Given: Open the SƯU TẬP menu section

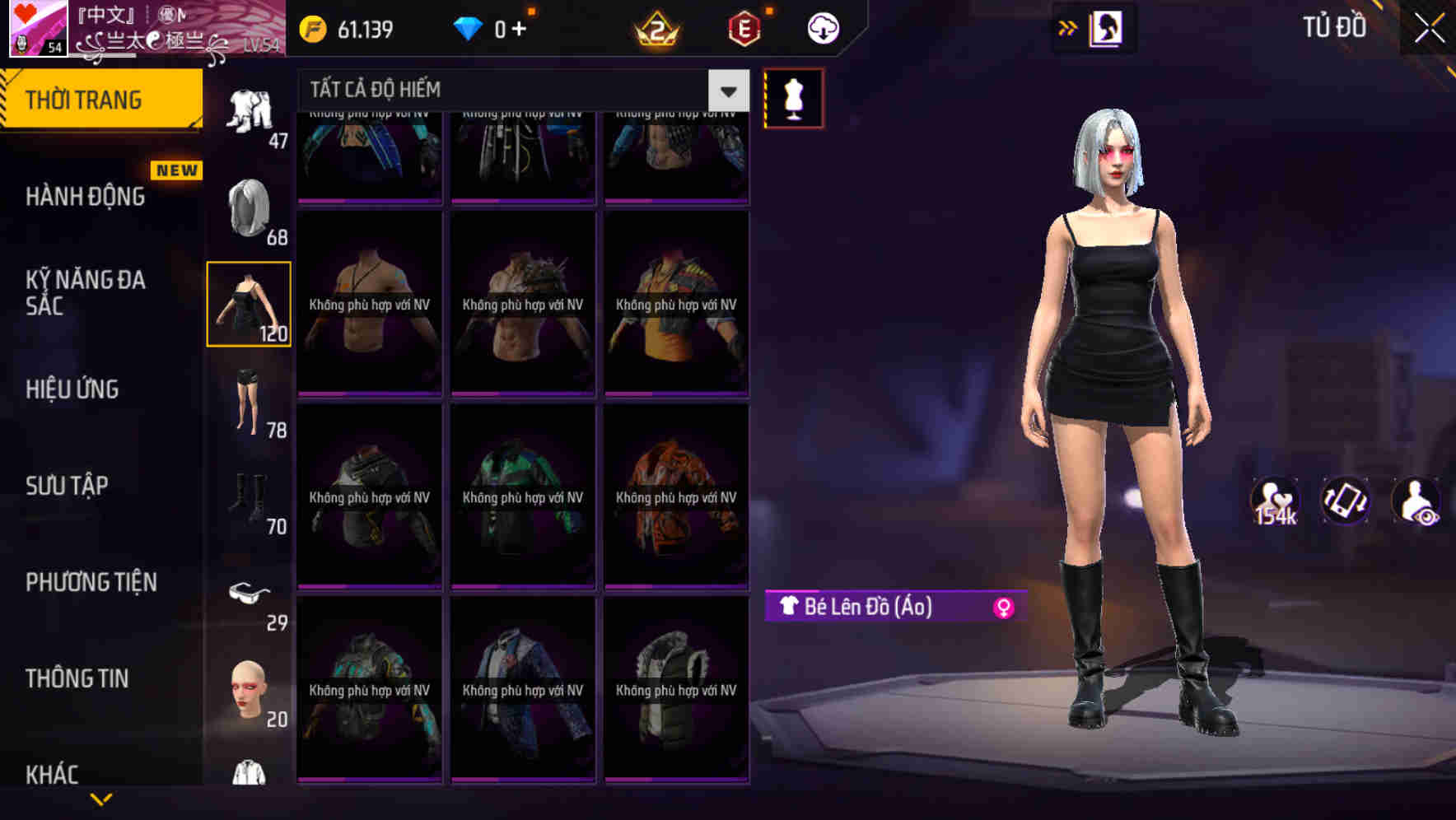Looking at the screenshot, I should click(x=68, y=486).
